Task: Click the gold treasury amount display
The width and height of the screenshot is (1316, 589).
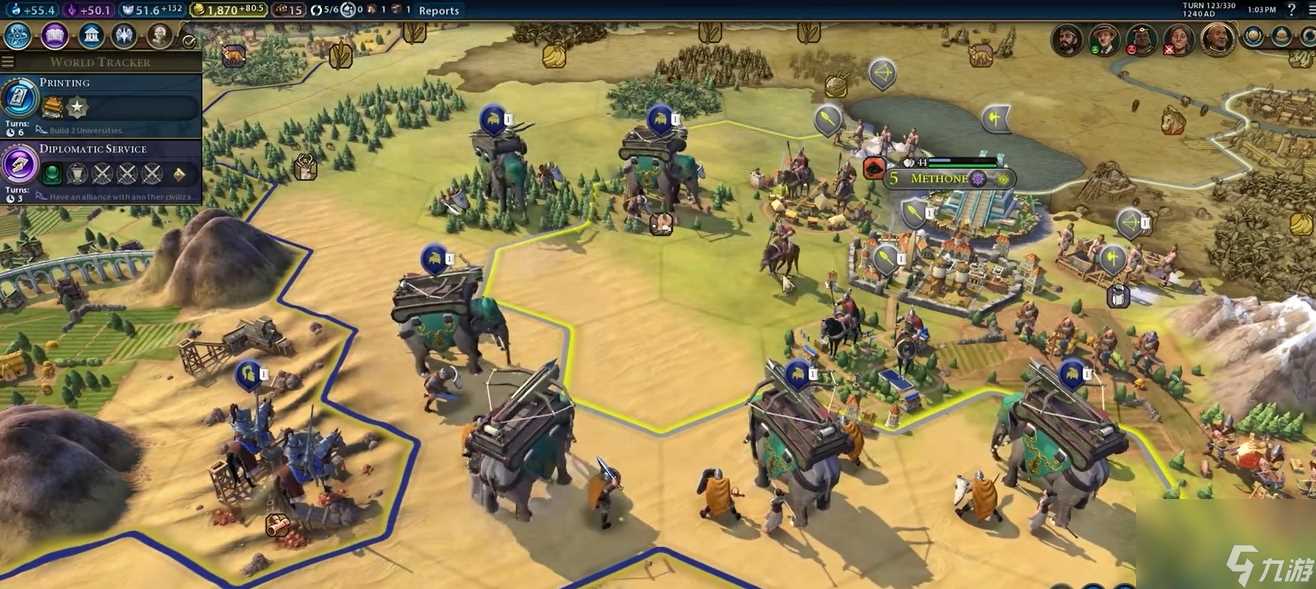Action: pos(228,10)
